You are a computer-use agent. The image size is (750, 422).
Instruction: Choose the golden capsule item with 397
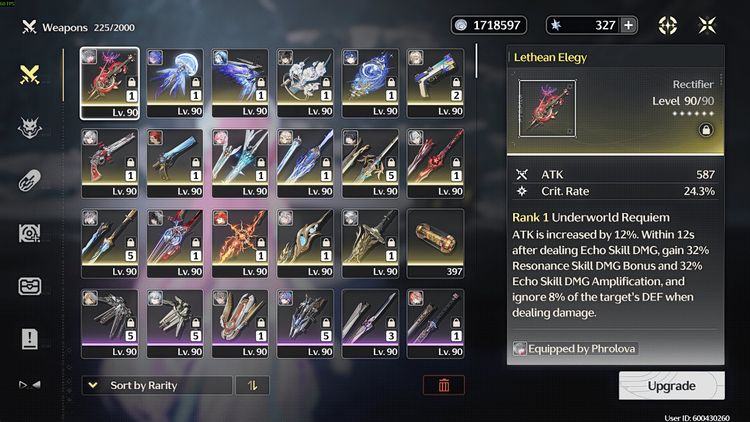click(435, 242)
